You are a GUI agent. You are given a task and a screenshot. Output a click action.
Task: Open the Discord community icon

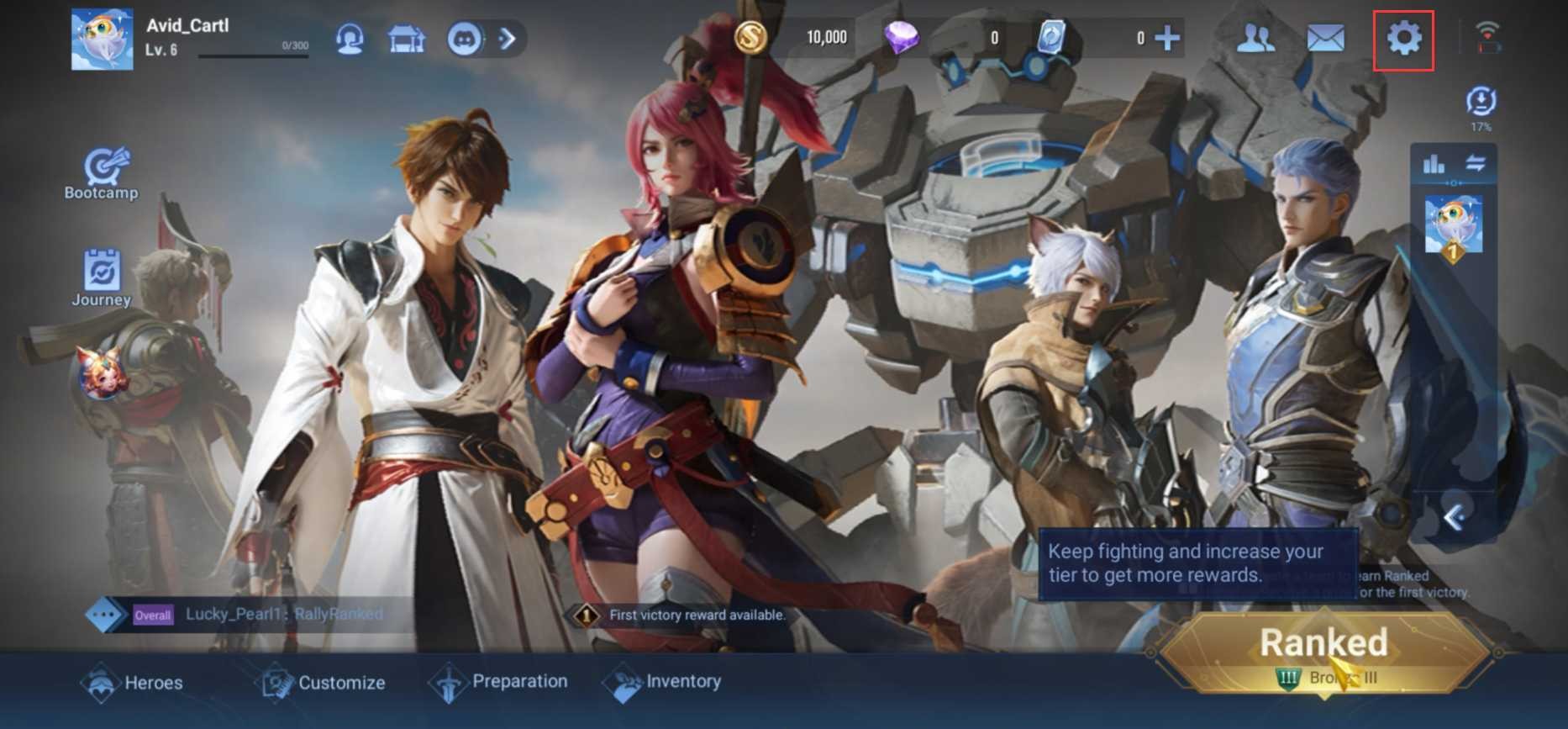click(x=464, y=39)
